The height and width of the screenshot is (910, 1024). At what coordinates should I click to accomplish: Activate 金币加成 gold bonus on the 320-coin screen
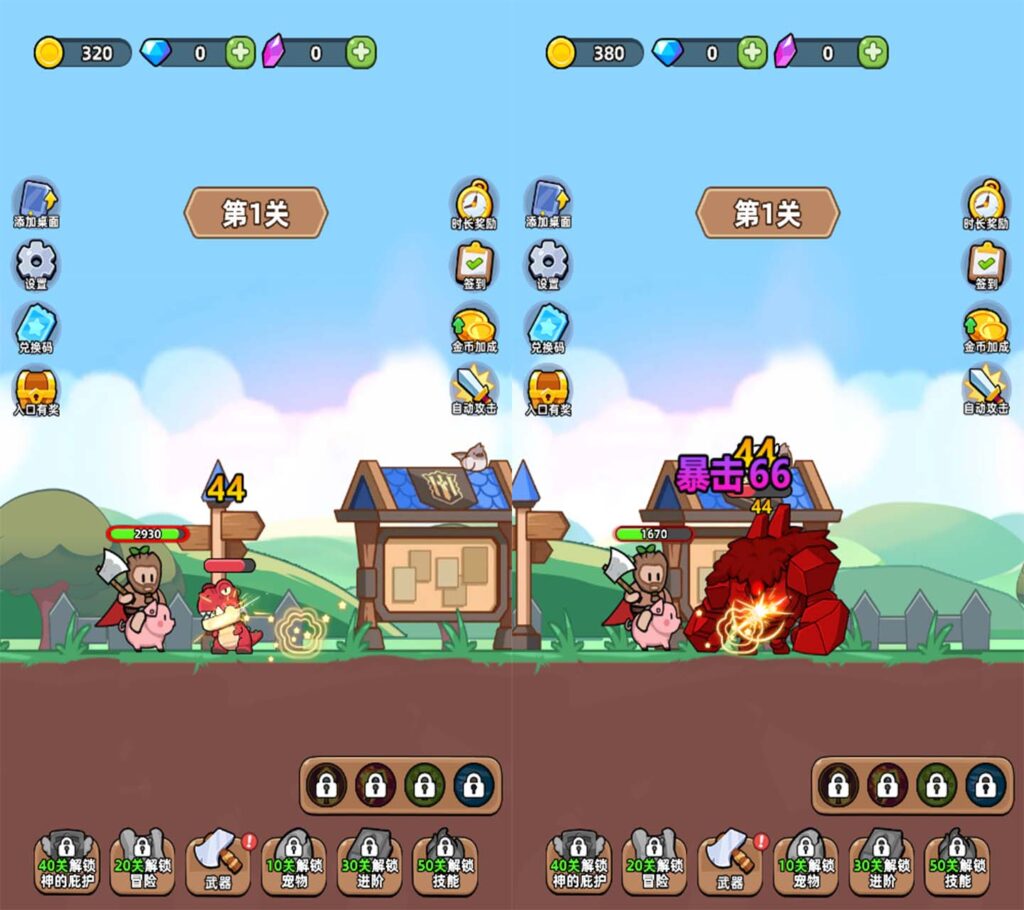(474, 326)
